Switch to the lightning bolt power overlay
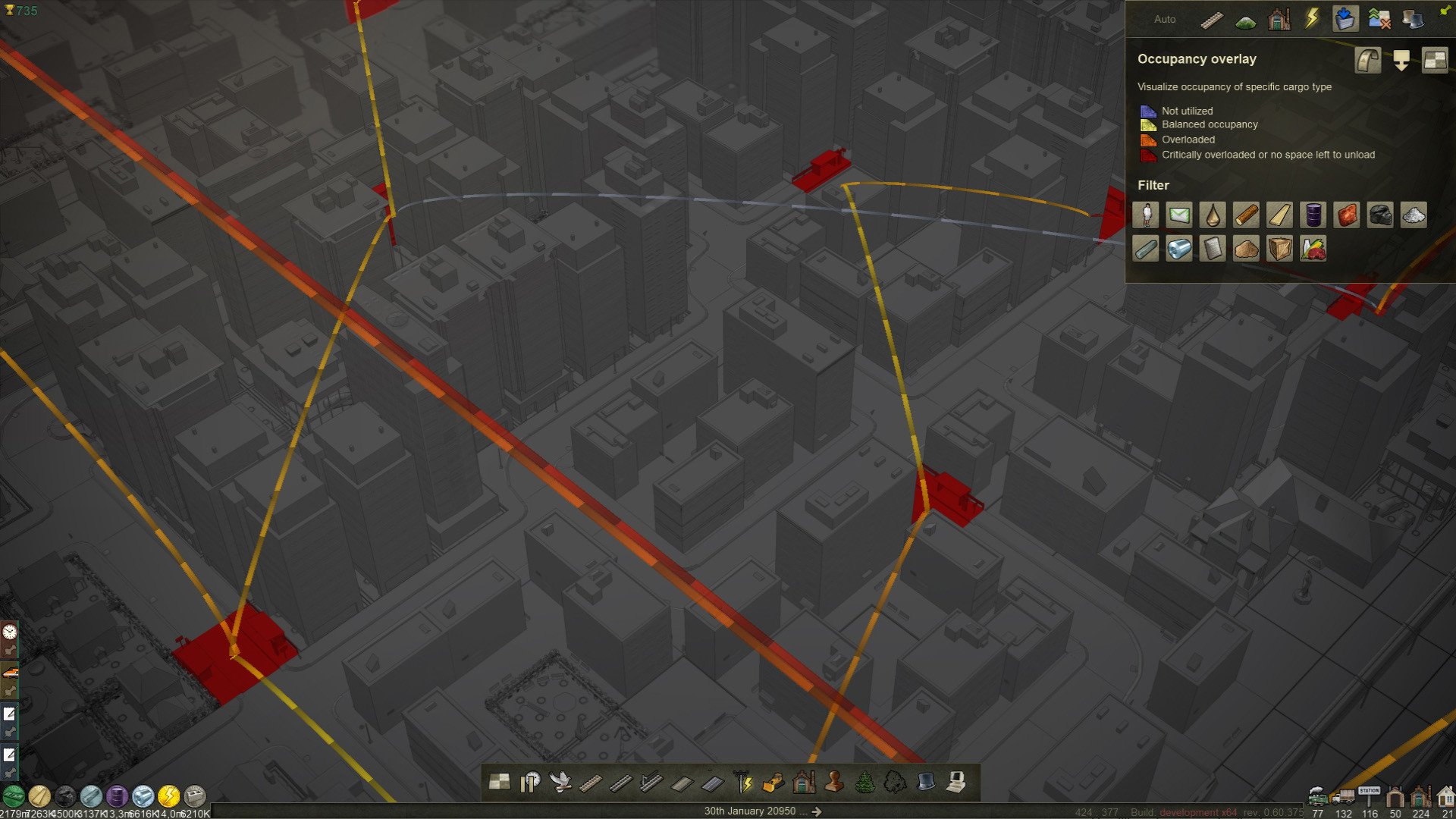Viewport: 1456px width, 819px height. (1312, 19)
